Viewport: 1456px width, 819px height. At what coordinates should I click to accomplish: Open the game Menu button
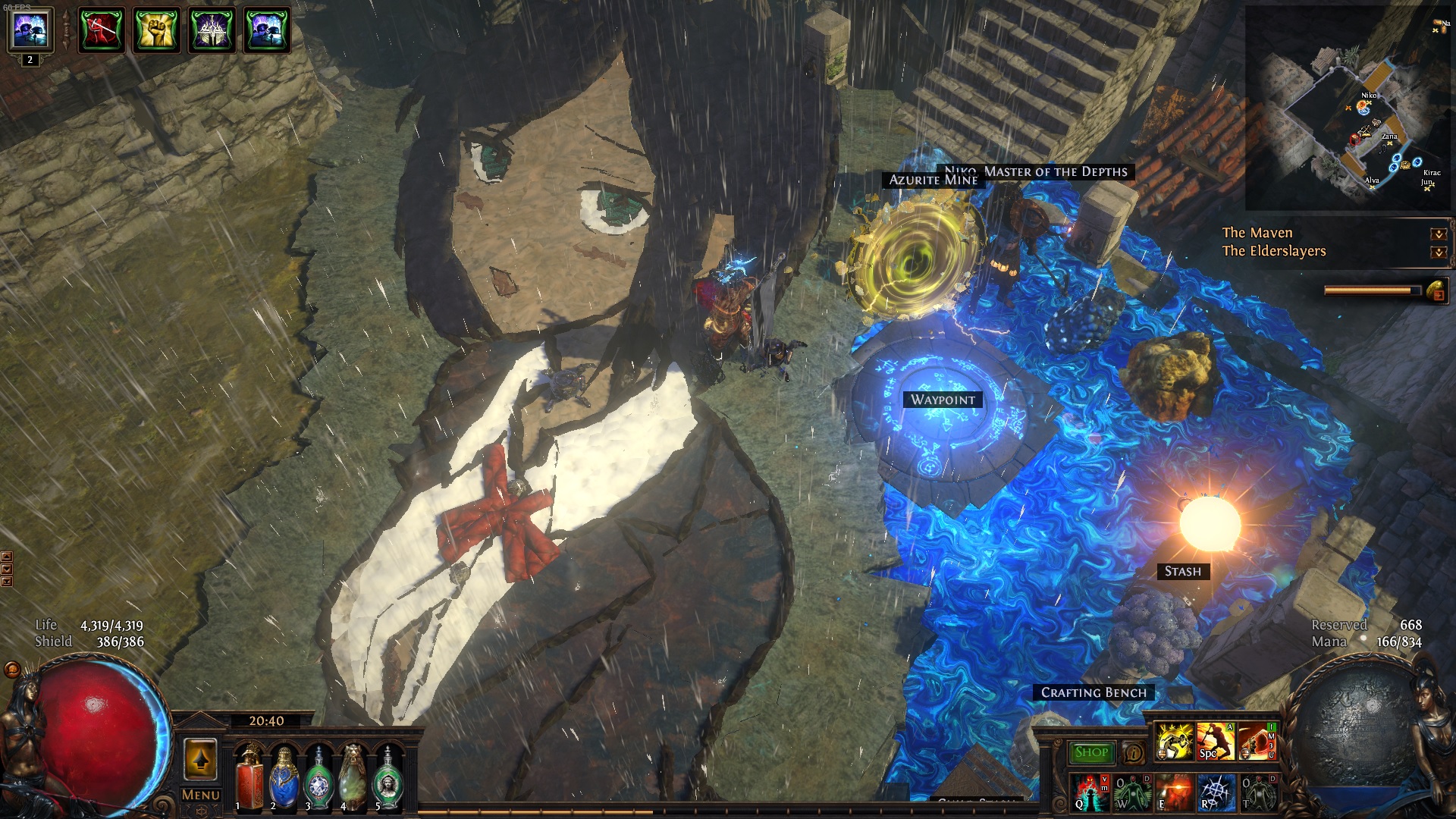pyautogui.click(x=201, y=795)
